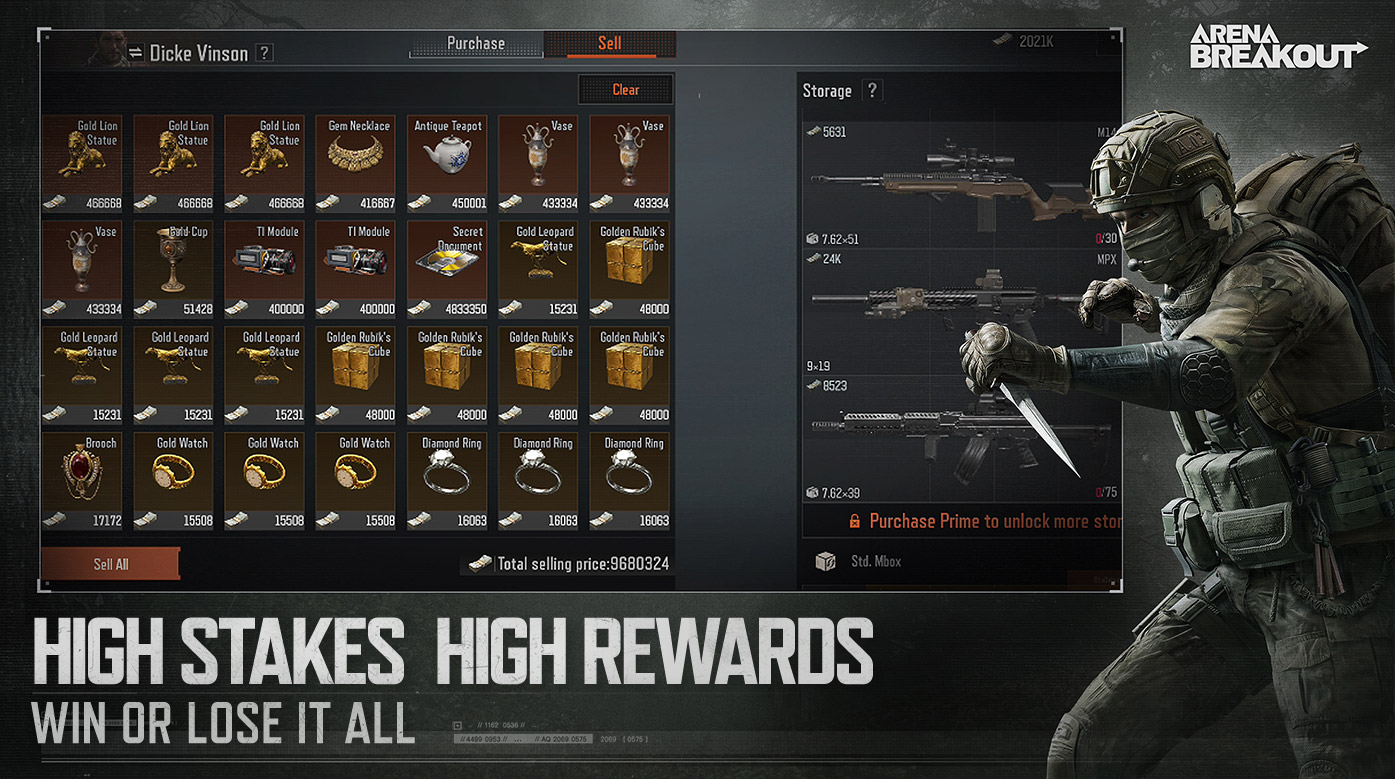Image resolution: width=1395 pixels, height=779 pixels.
Task: Switch to the Purchase tab
Action: pos(476,44)
